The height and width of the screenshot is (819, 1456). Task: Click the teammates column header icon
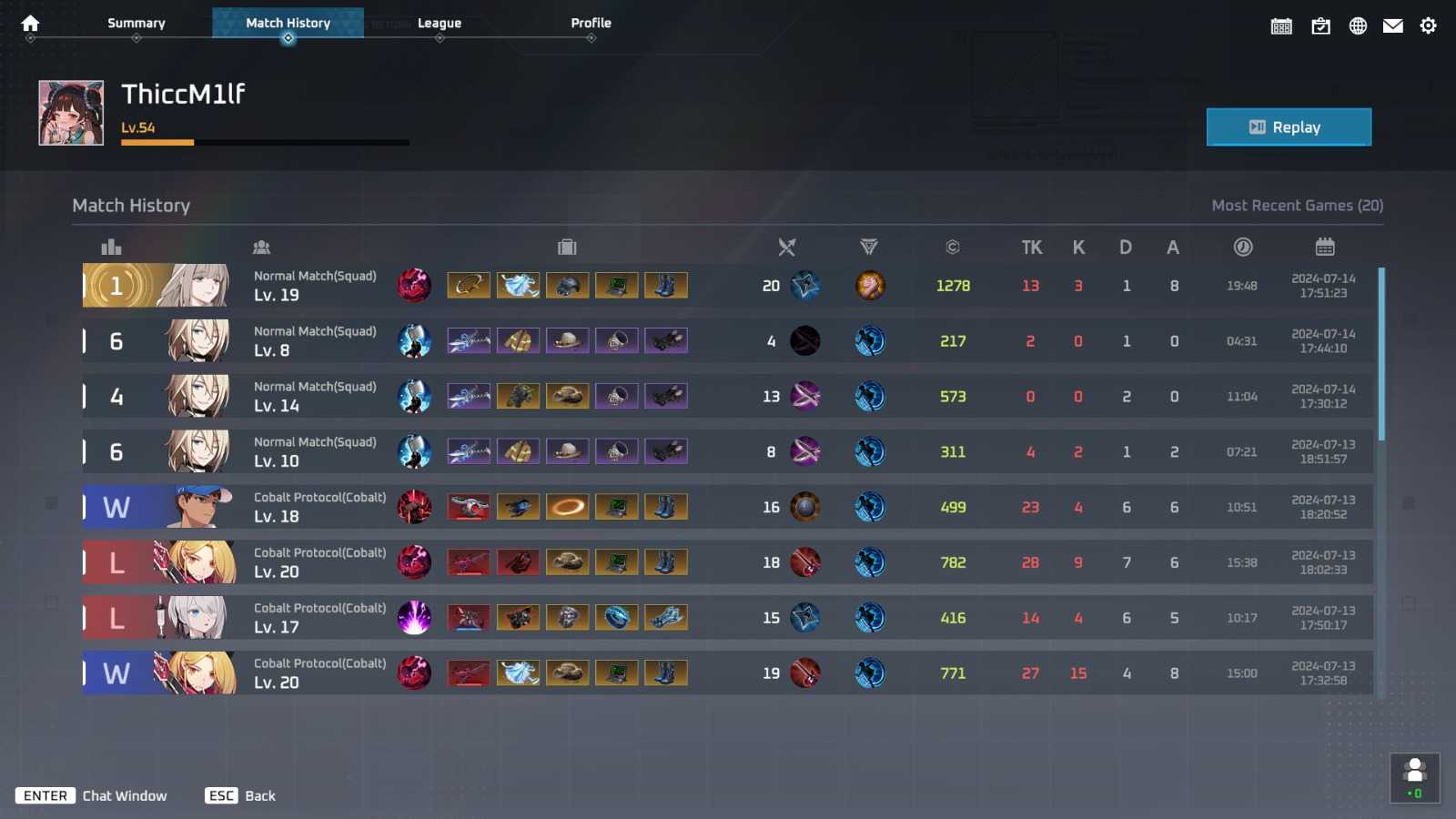[262, 247]
